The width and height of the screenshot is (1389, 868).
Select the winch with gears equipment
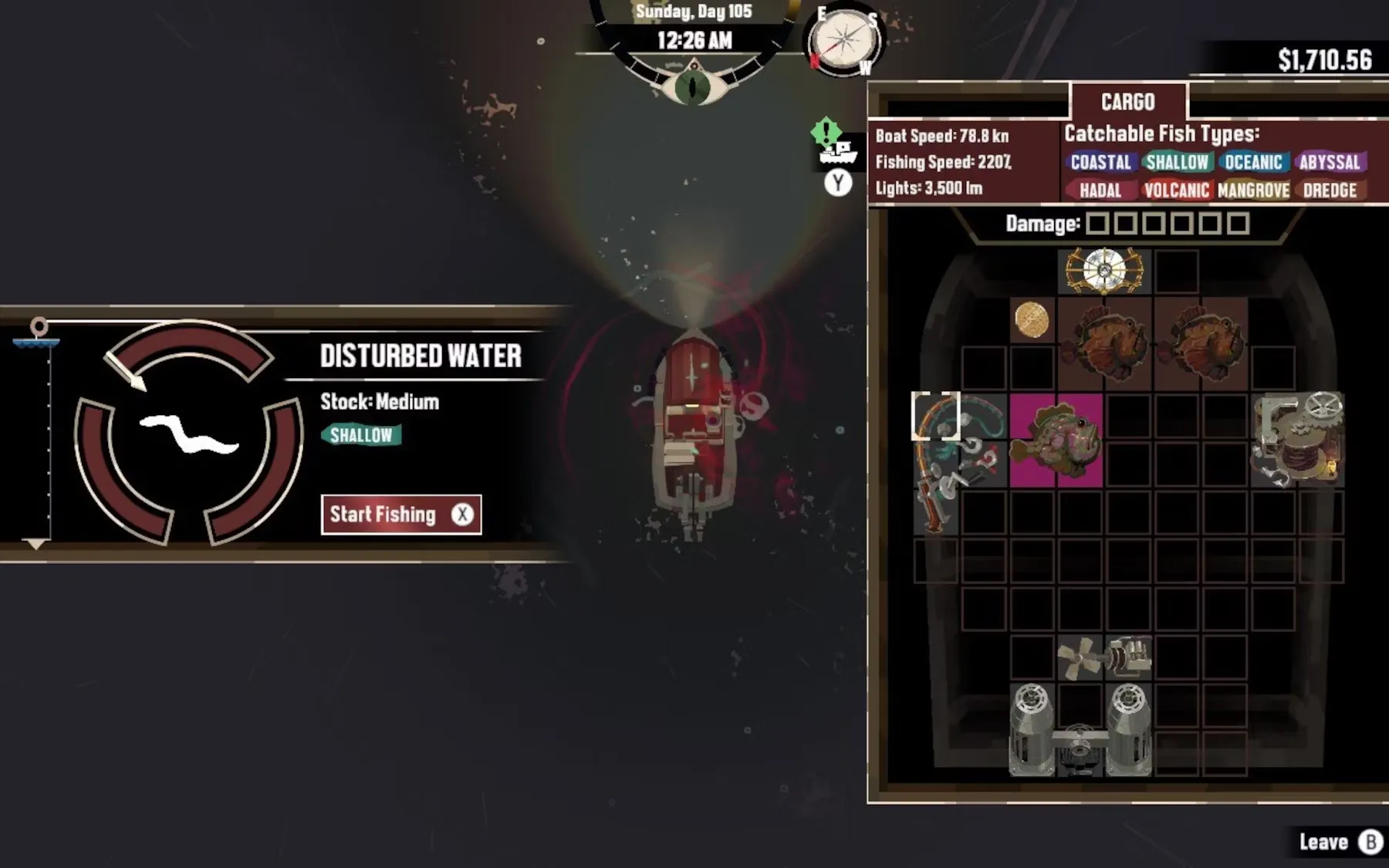tap(1298, 440)
